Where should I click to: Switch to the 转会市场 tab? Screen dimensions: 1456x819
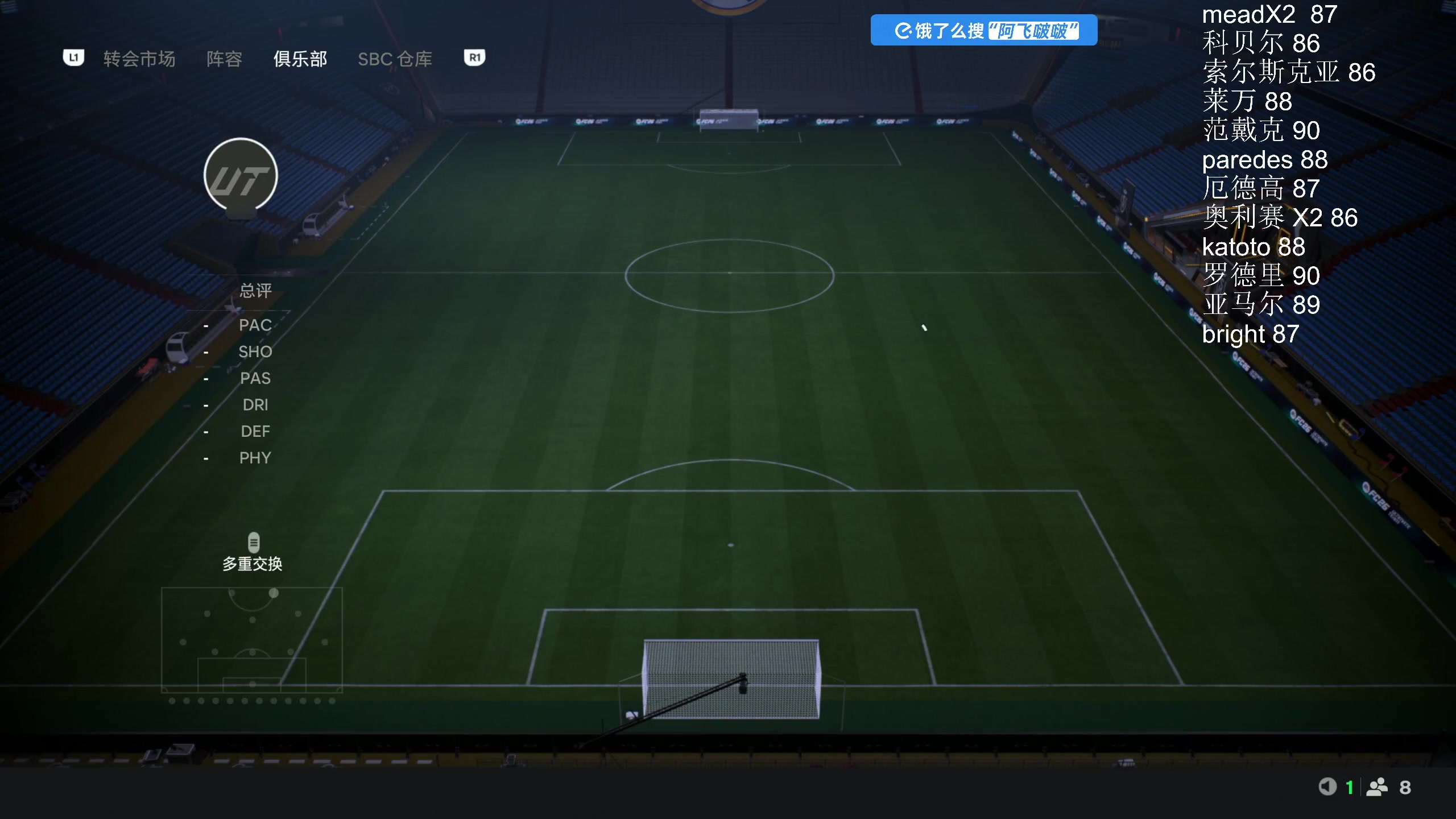click(139, 59)
